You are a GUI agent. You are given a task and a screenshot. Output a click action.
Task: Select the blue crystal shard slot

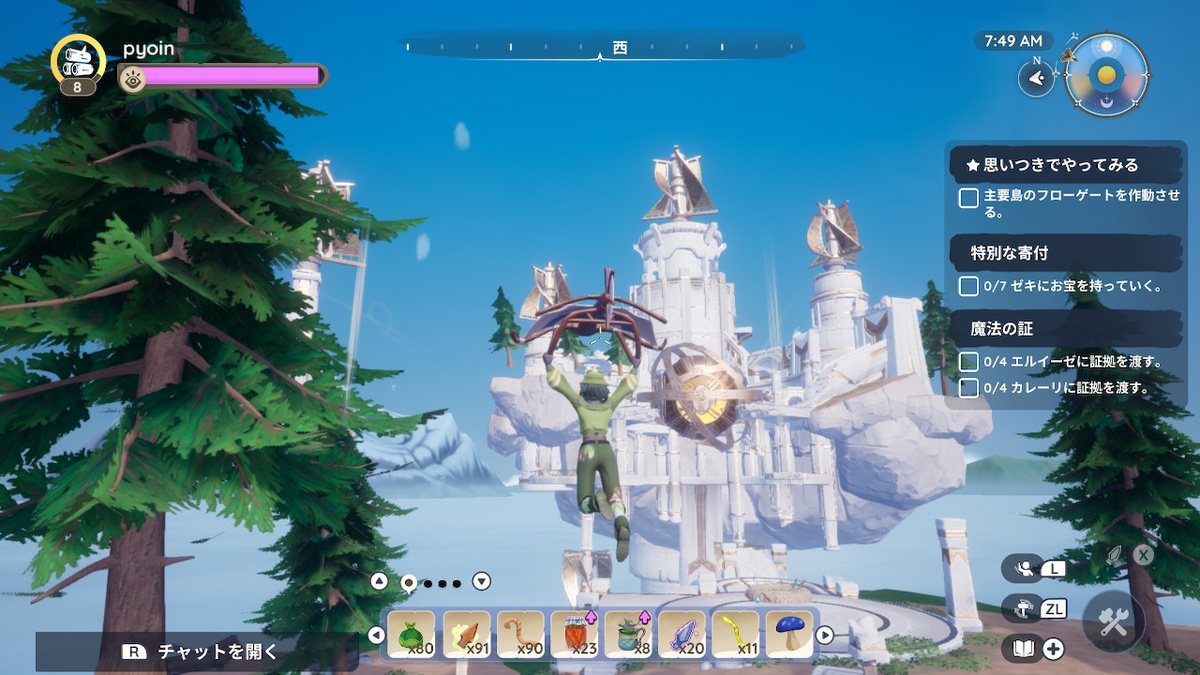(x=682, y=634)
